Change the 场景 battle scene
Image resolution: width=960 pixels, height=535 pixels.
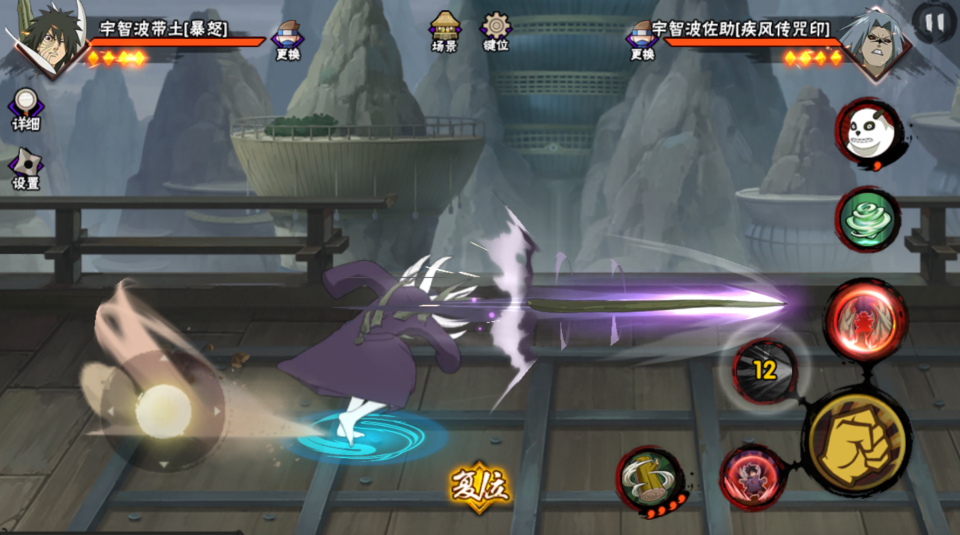pyautogui.click(x=445, y=32)
